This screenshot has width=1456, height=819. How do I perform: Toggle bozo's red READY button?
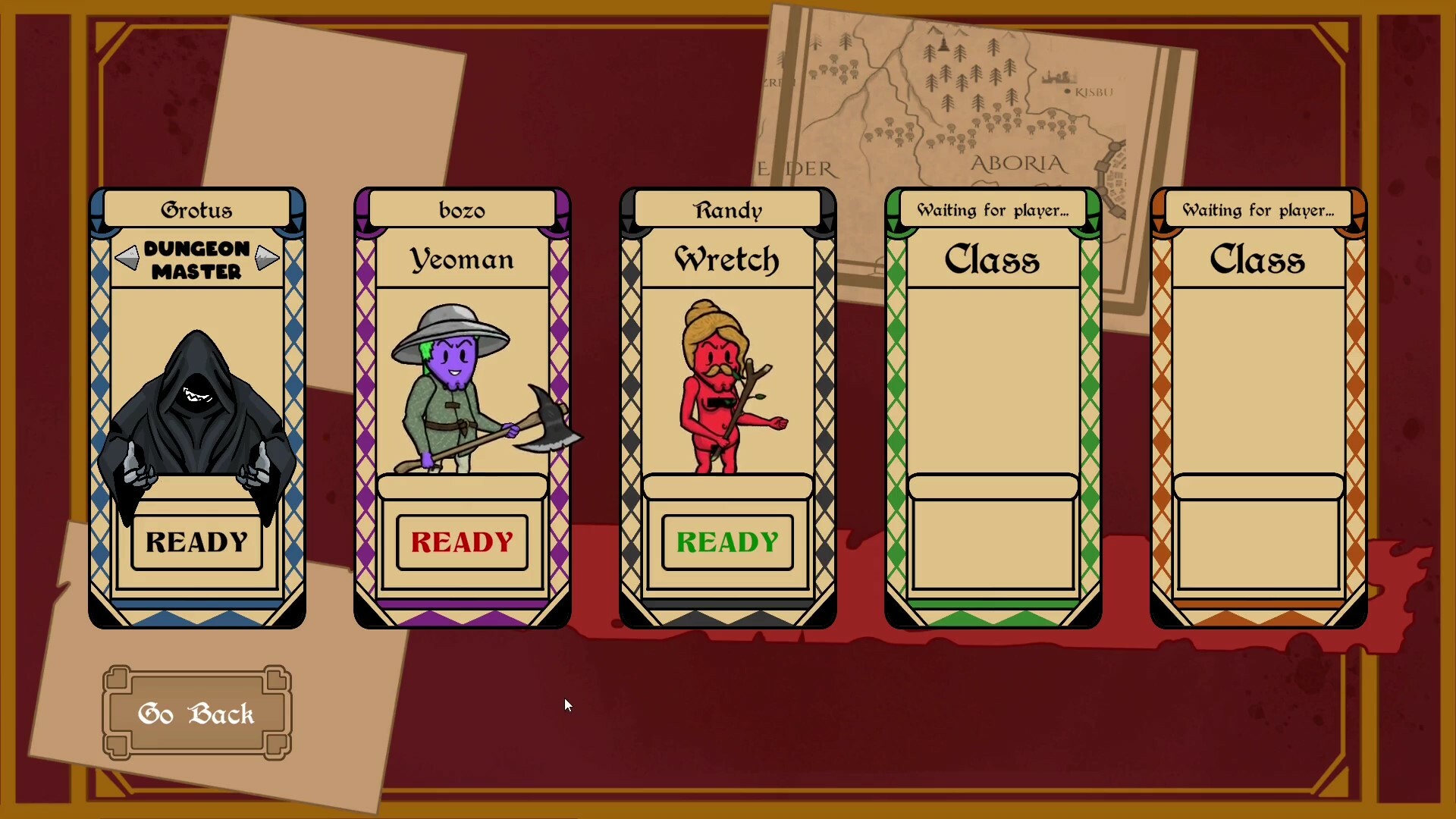tap(461, 542)
